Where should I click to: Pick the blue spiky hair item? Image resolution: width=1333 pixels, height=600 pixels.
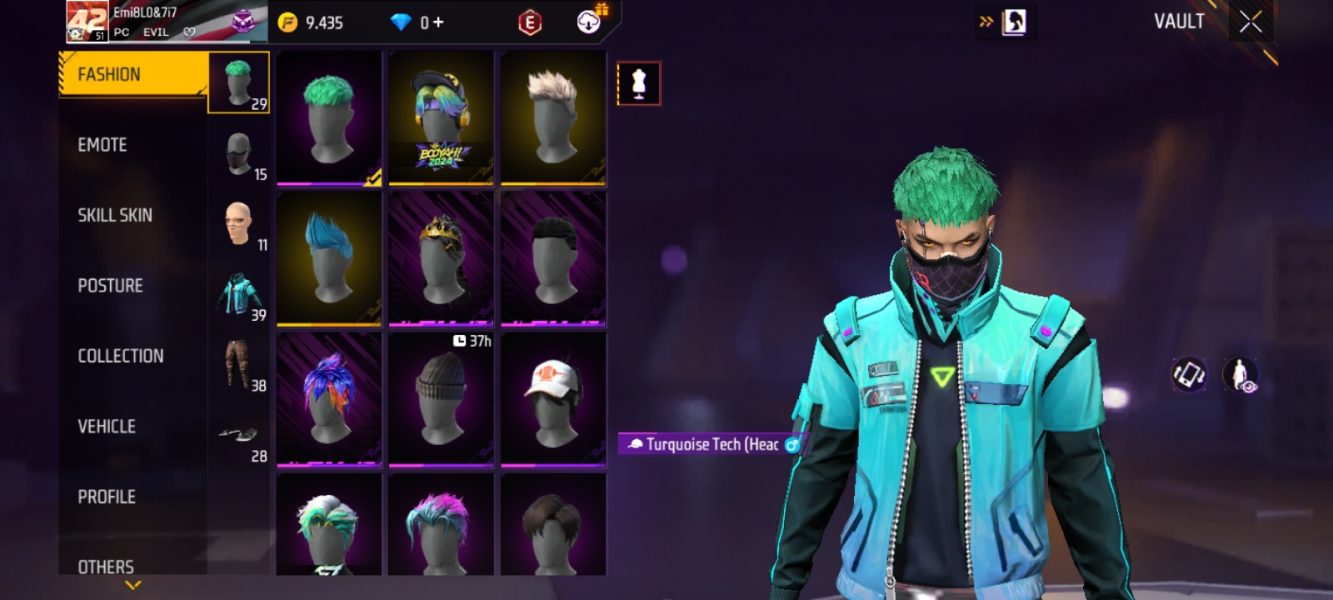click(x=329, y=258)
